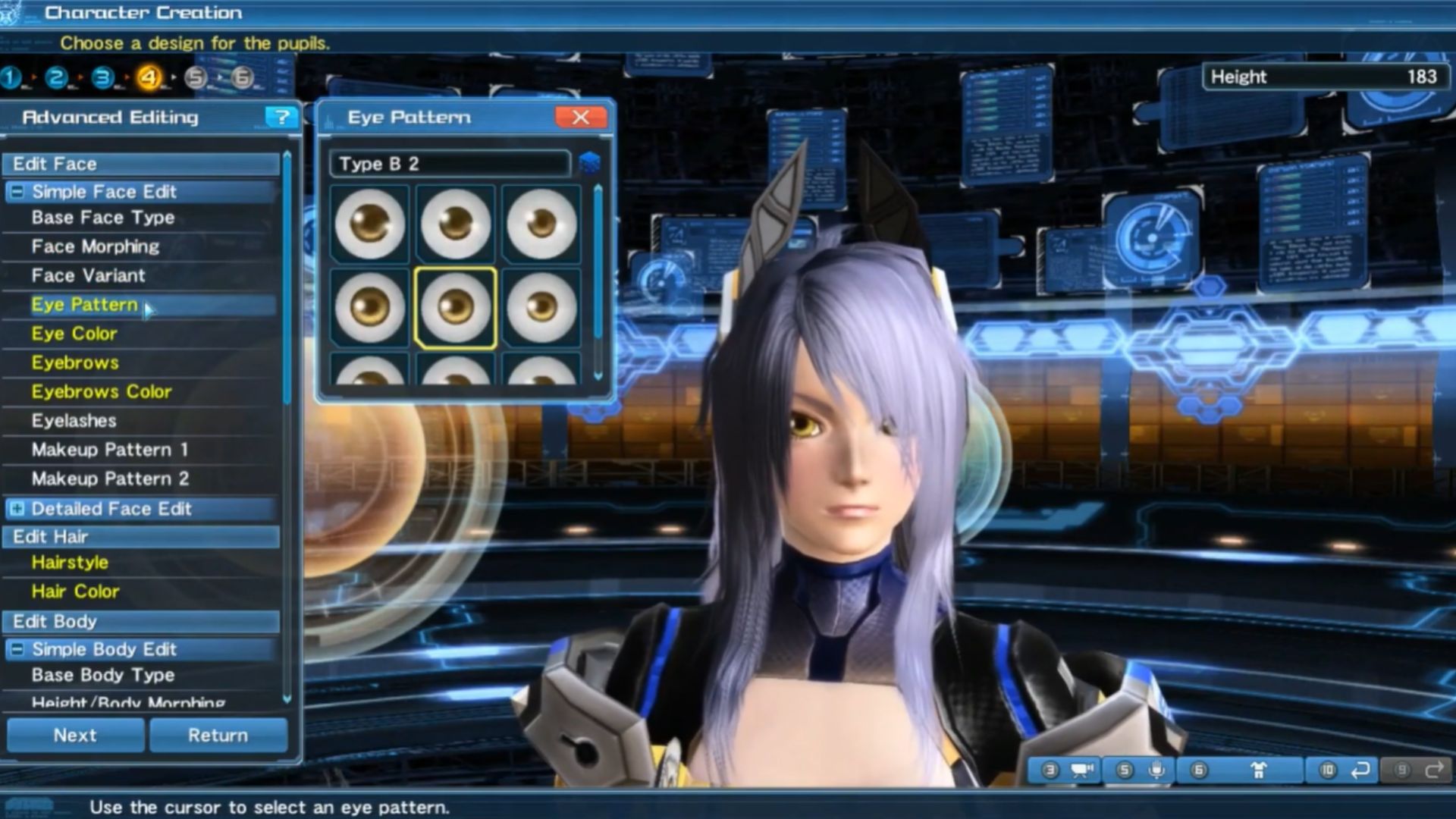Choose the Eyelashes option

point(74,421)
